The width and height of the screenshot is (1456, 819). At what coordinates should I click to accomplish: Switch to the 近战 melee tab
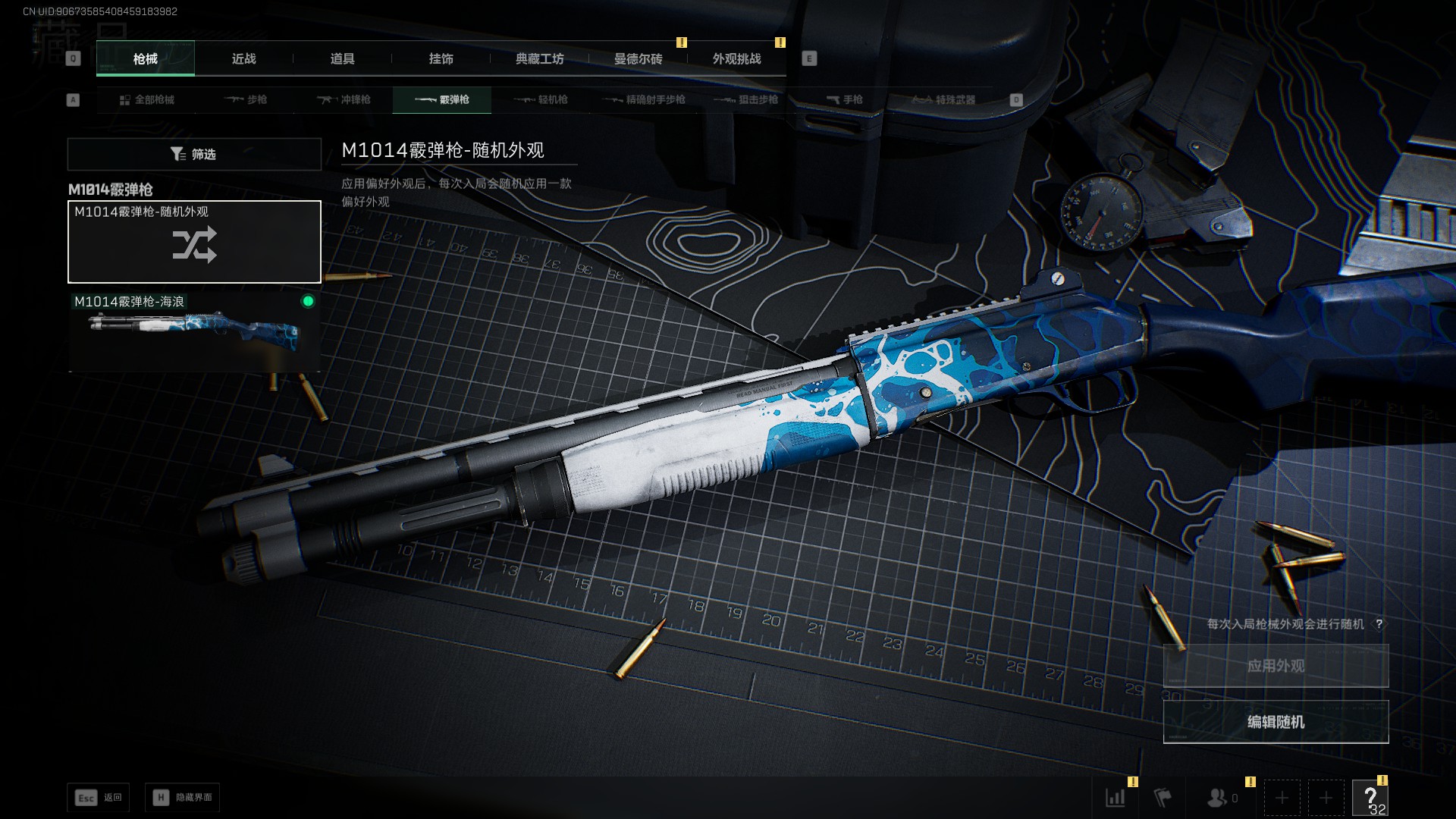pyautogui.click(x=243, y=58)
